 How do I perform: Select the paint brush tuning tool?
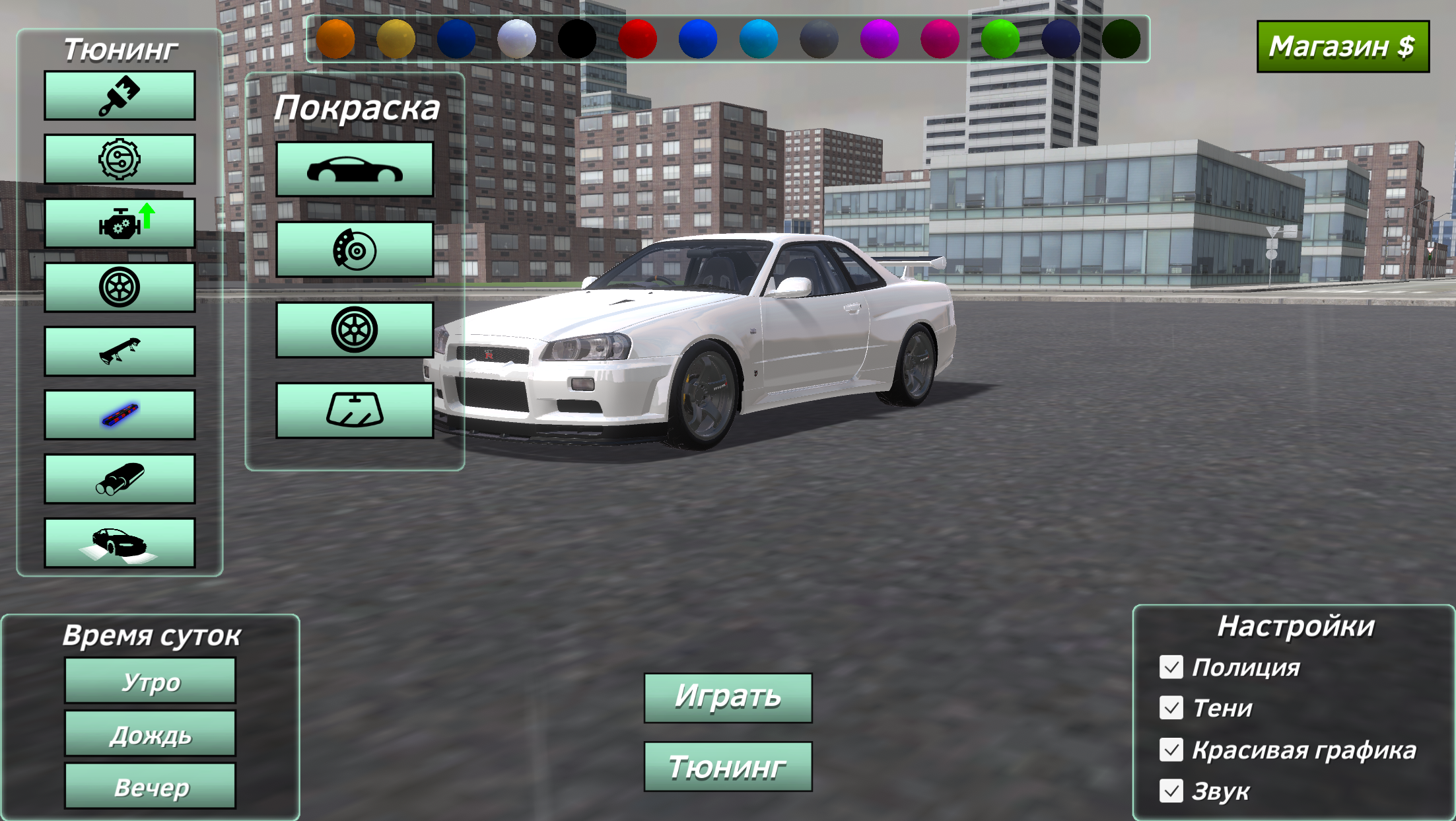(119, 96)
